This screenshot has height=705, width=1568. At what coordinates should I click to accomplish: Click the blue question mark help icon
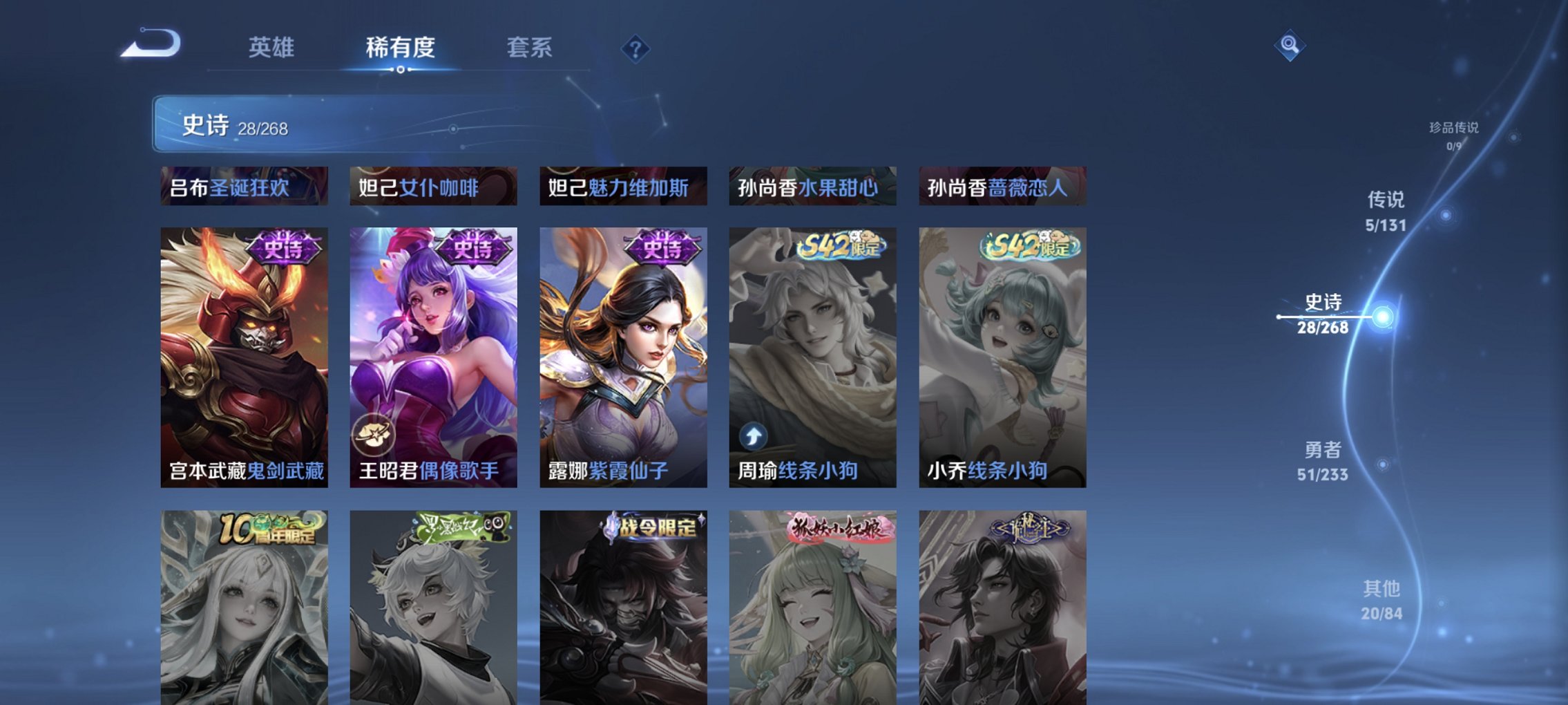click(x=637, y=49)
